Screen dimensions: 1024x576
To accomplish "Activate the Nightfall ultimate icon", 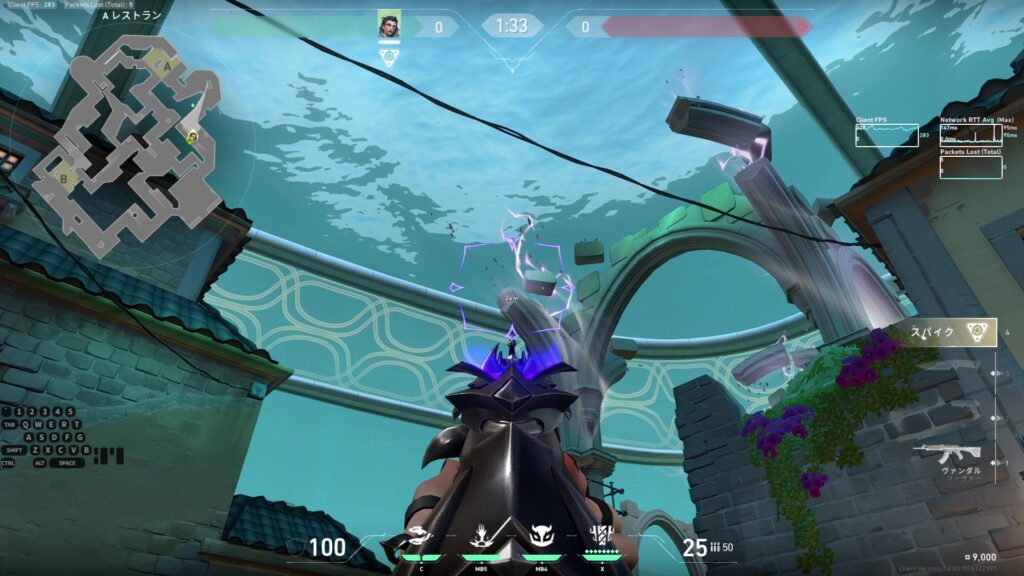I will (x=602, y=539).
